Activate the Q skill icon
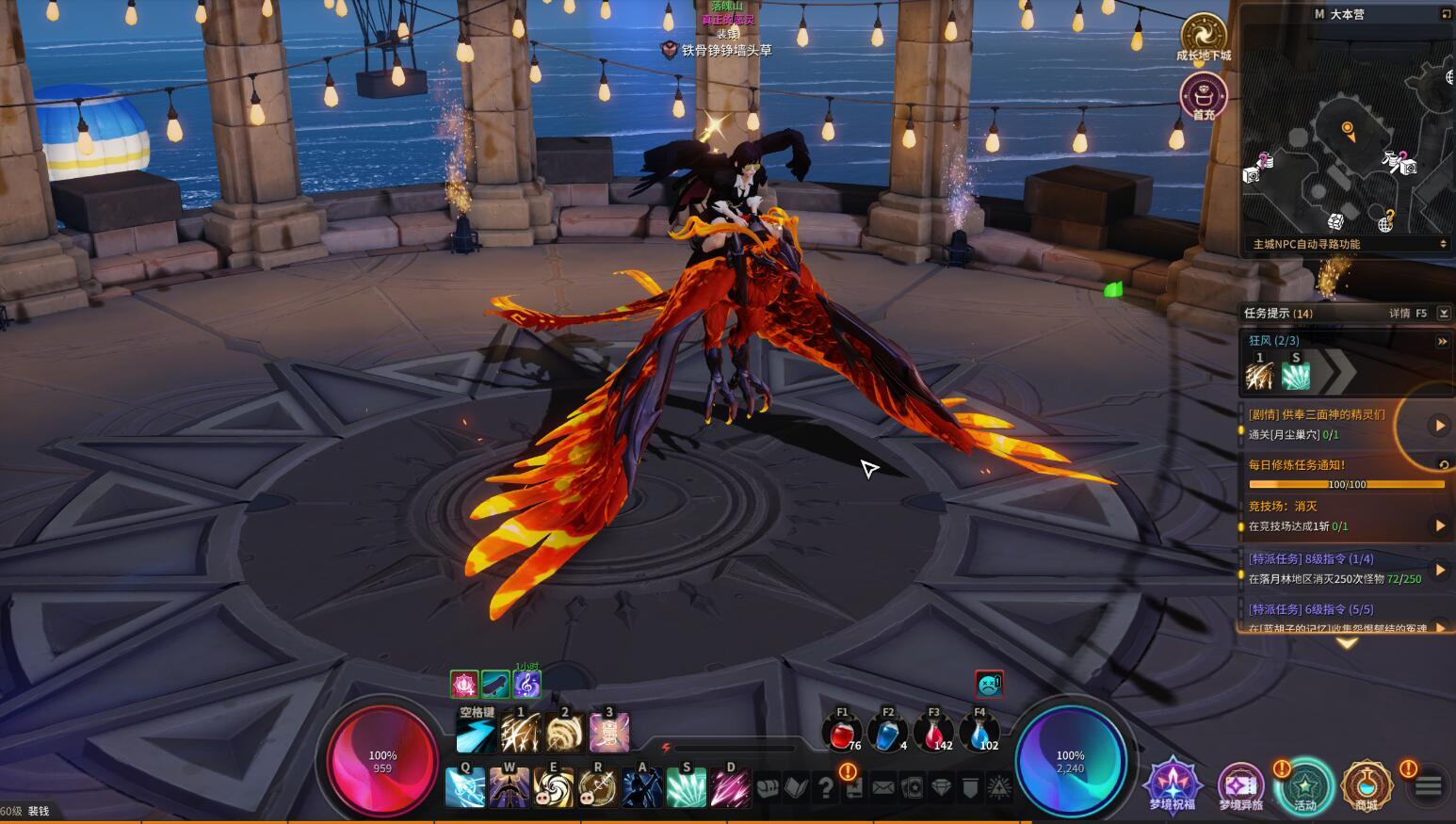1456x824 pixels. (x=465, y=787)
